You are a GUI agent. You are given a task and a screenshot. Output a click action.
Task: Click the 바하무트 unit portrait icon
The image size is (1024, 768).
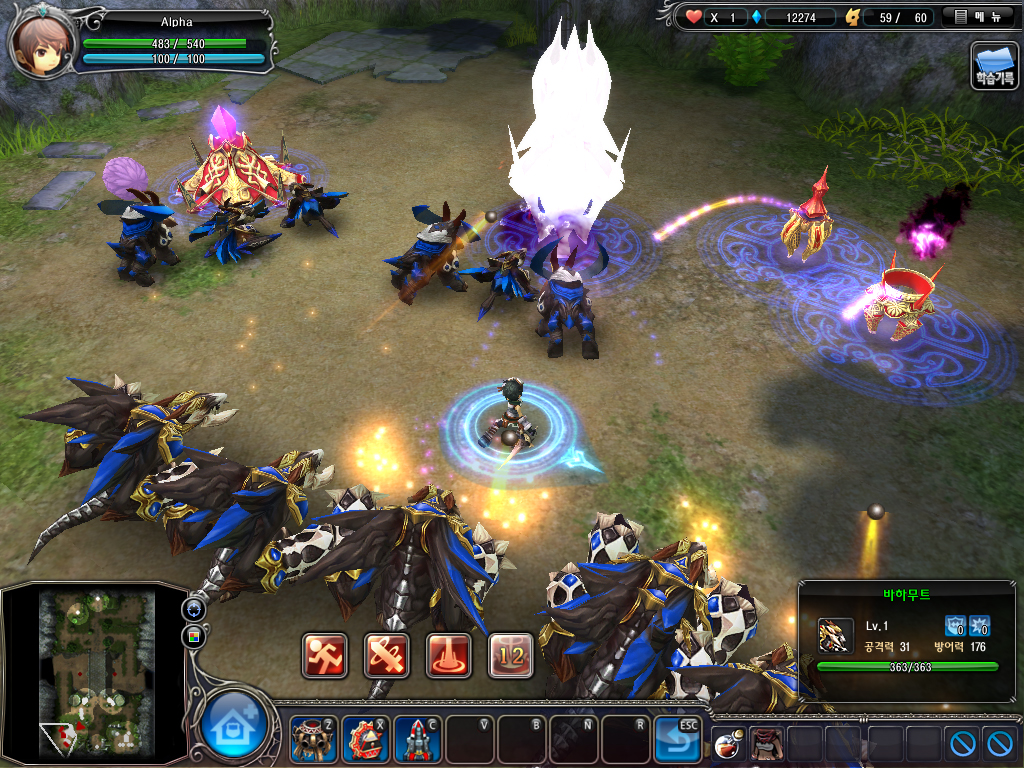tap(835, 635)
